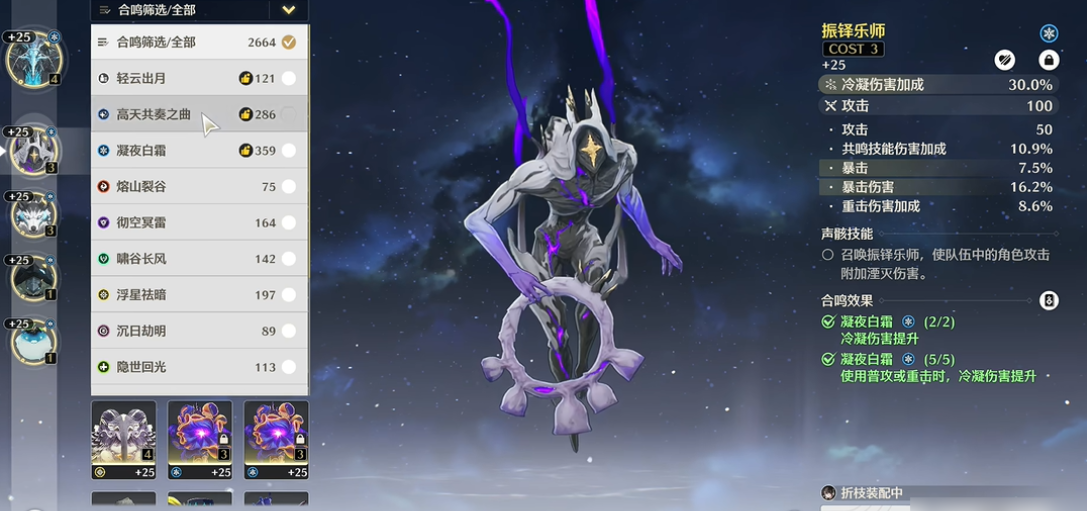The height and width of the screenshot is (511, 1087).
Task: Filter echoes by 轻云出月
Action: click(x=199, y=78)
